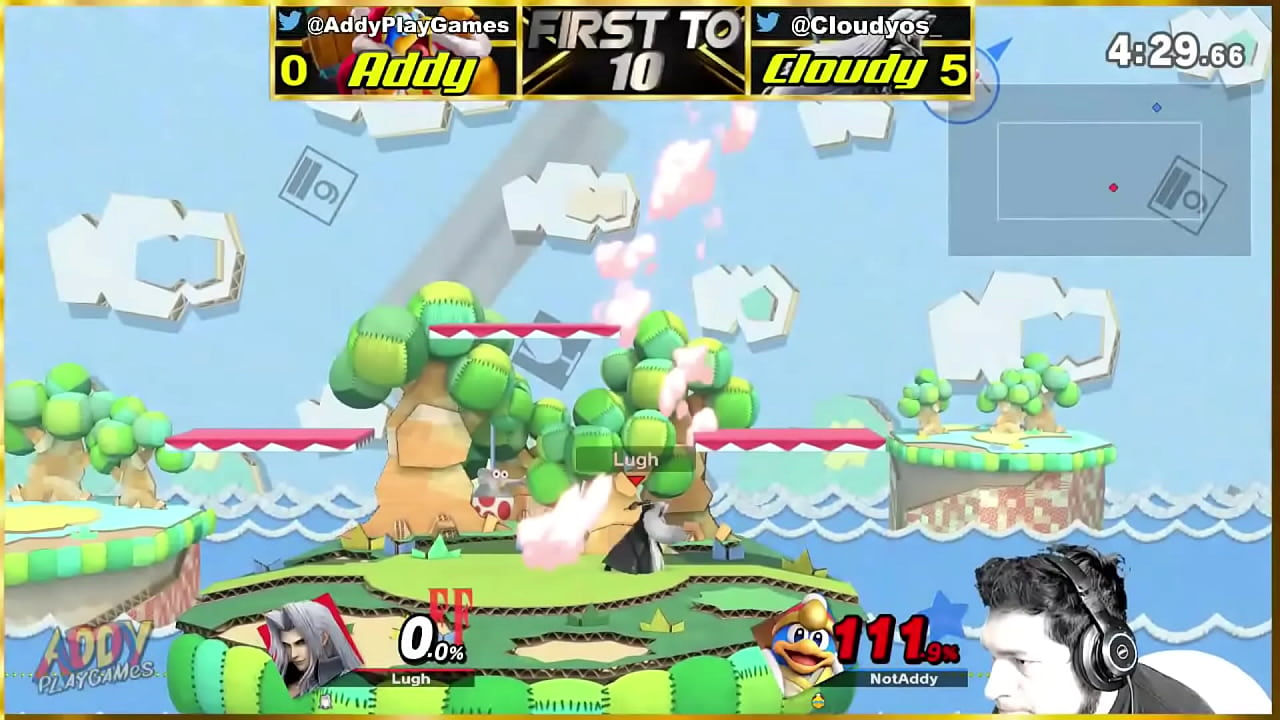Click the Addy PlayGames logo watermark
1280x720 pixels.
pos(95,657)
